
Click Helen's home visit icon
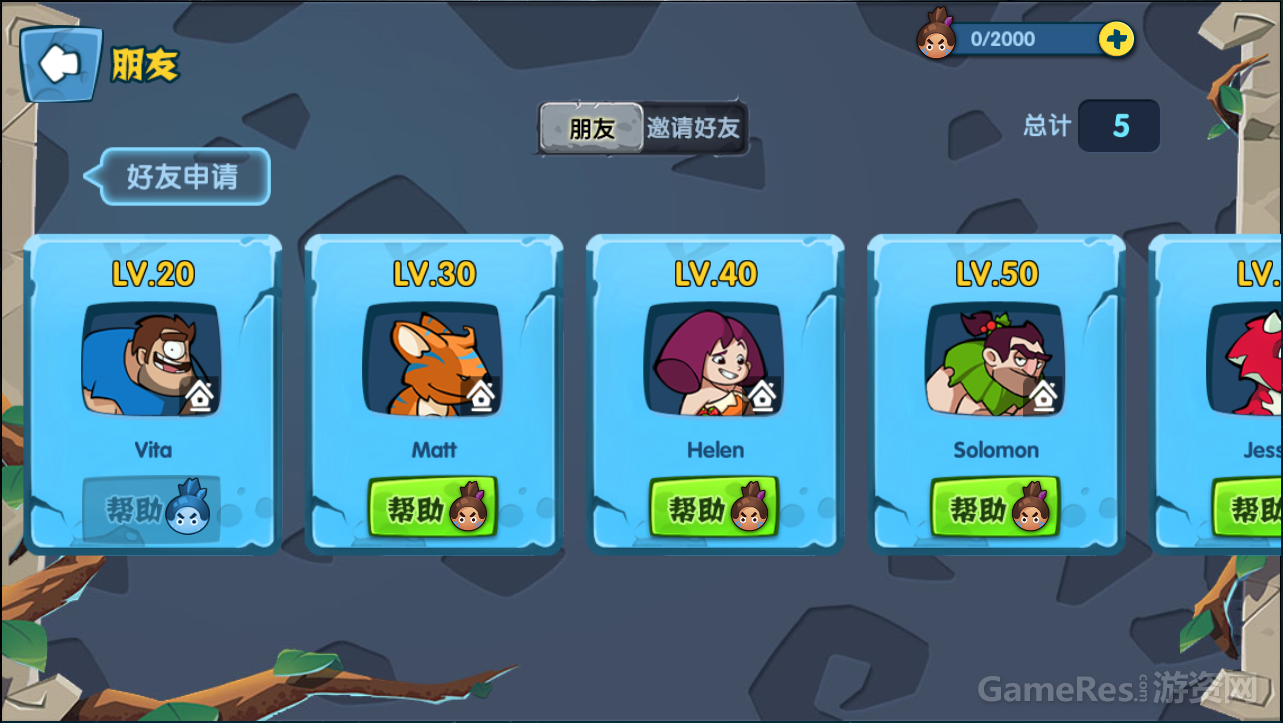(x=763, y=397)
